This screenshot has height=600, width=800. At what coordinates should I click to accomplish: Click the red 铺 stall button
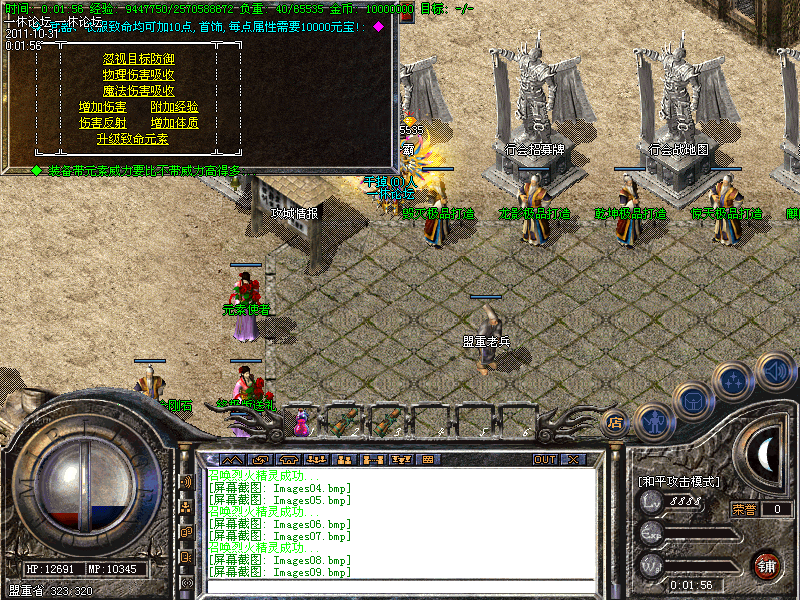point(767,566)
